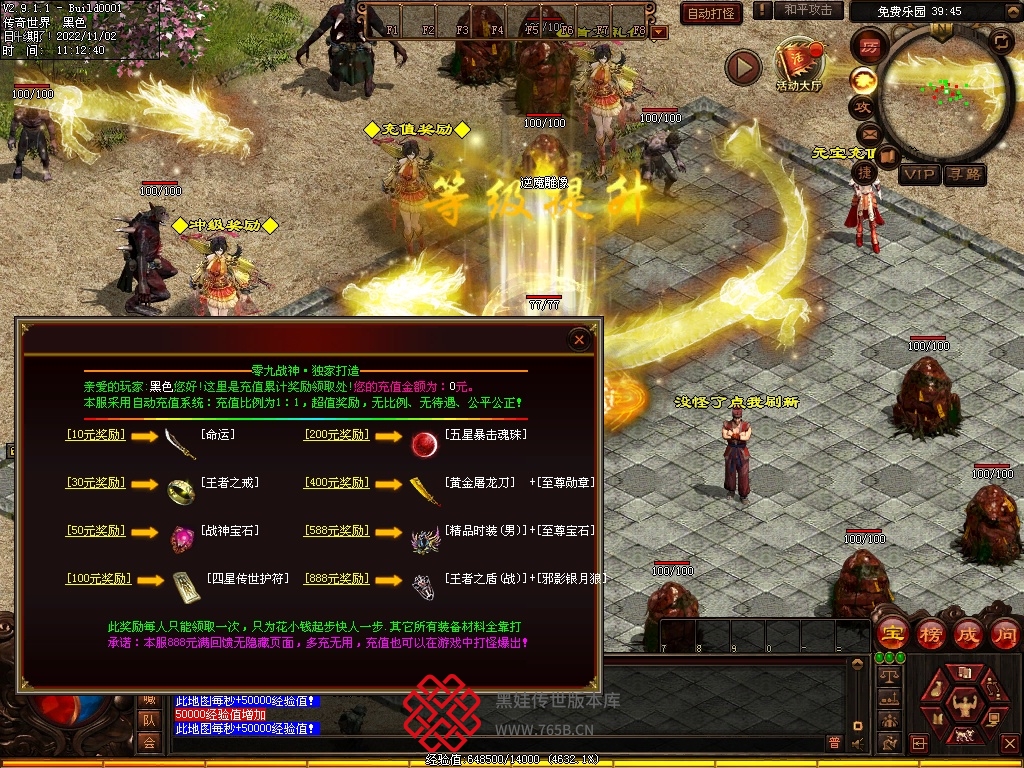The height and width of the screenshot is (768, 1024).
Task: Toggle the 自动打怪 auto-fight button
Action: [711, 13]
